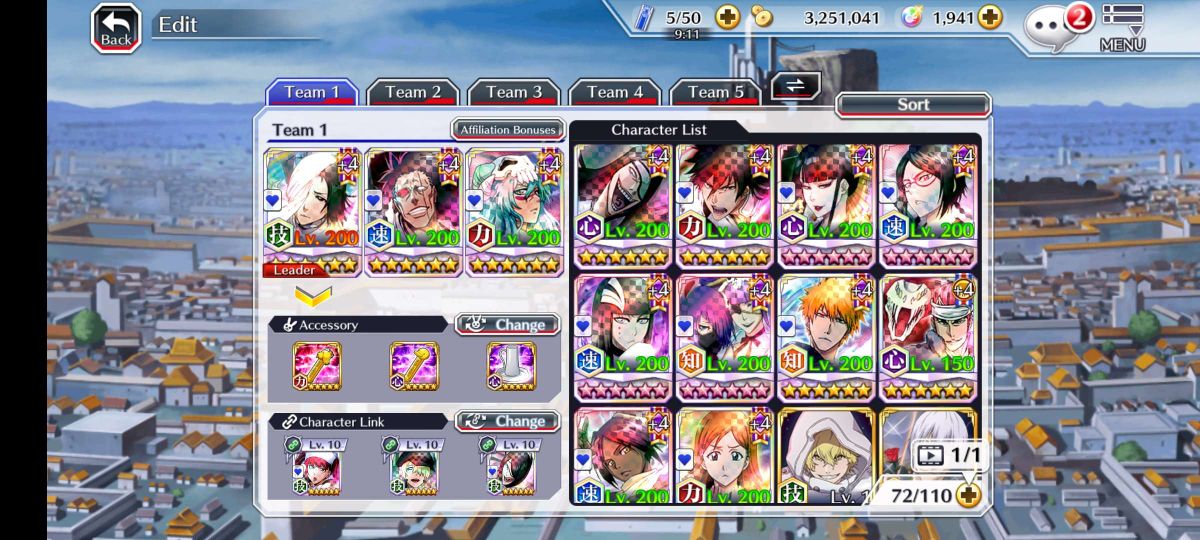
Task: Select the Team 5 tab
Action: pyautogui.click(x=715, y=92)
